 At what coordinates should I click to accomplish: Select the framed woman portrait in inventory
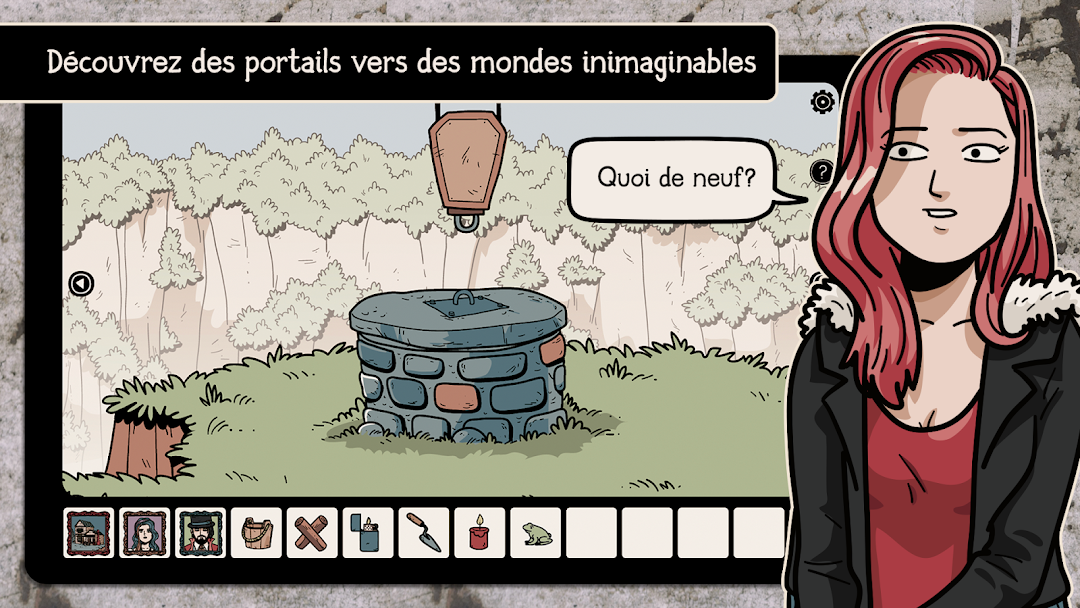click(145, 533)
